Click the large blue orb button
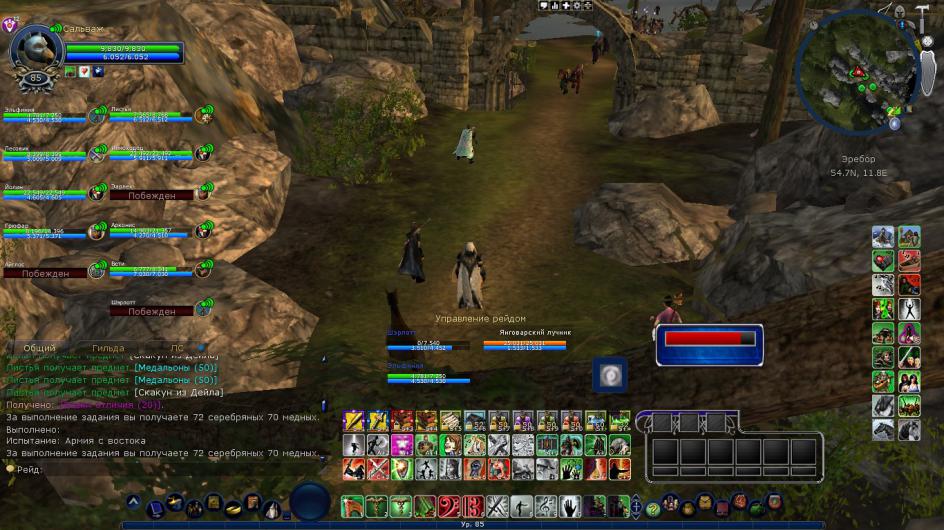 tap(310, 502)
